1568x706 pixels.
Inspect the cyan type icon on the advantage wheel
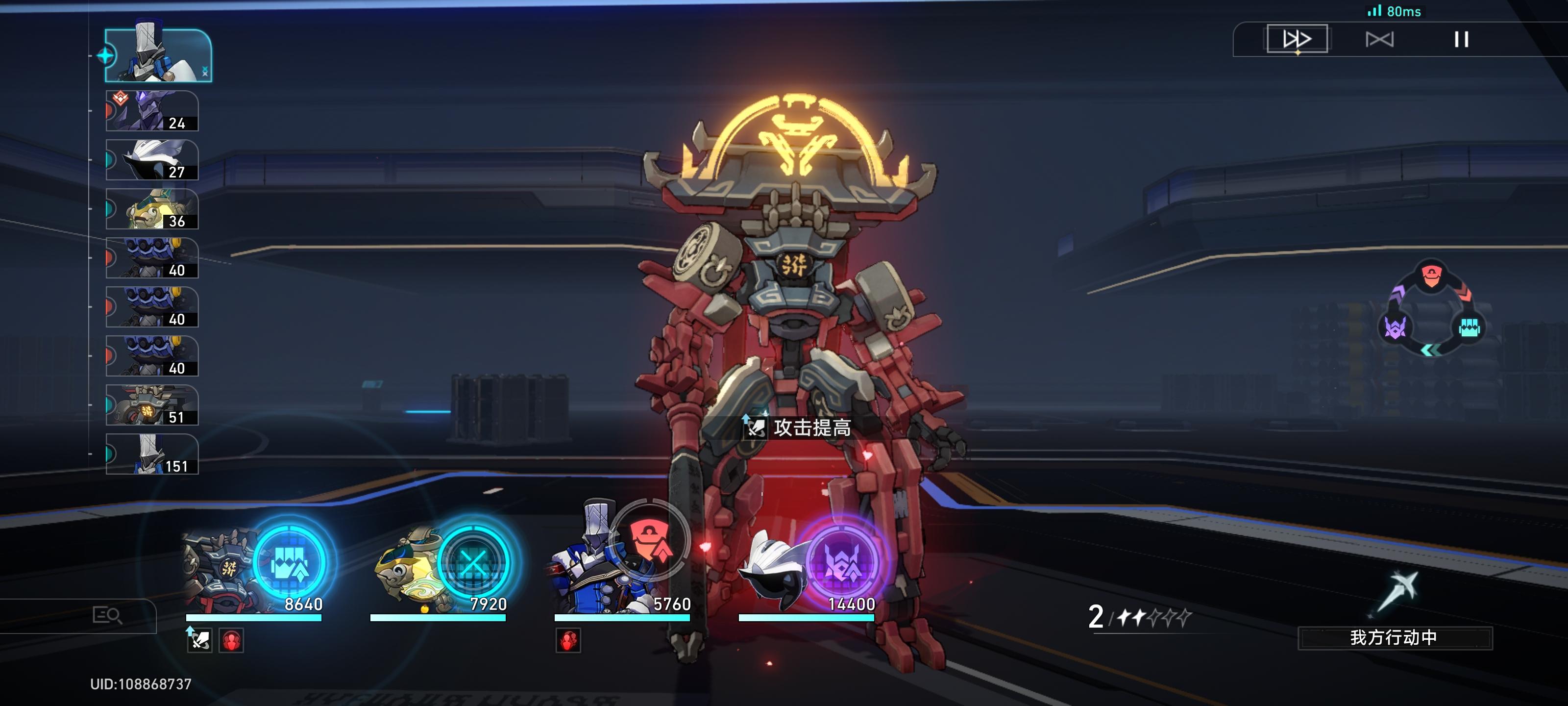[x=1469, y=328]
